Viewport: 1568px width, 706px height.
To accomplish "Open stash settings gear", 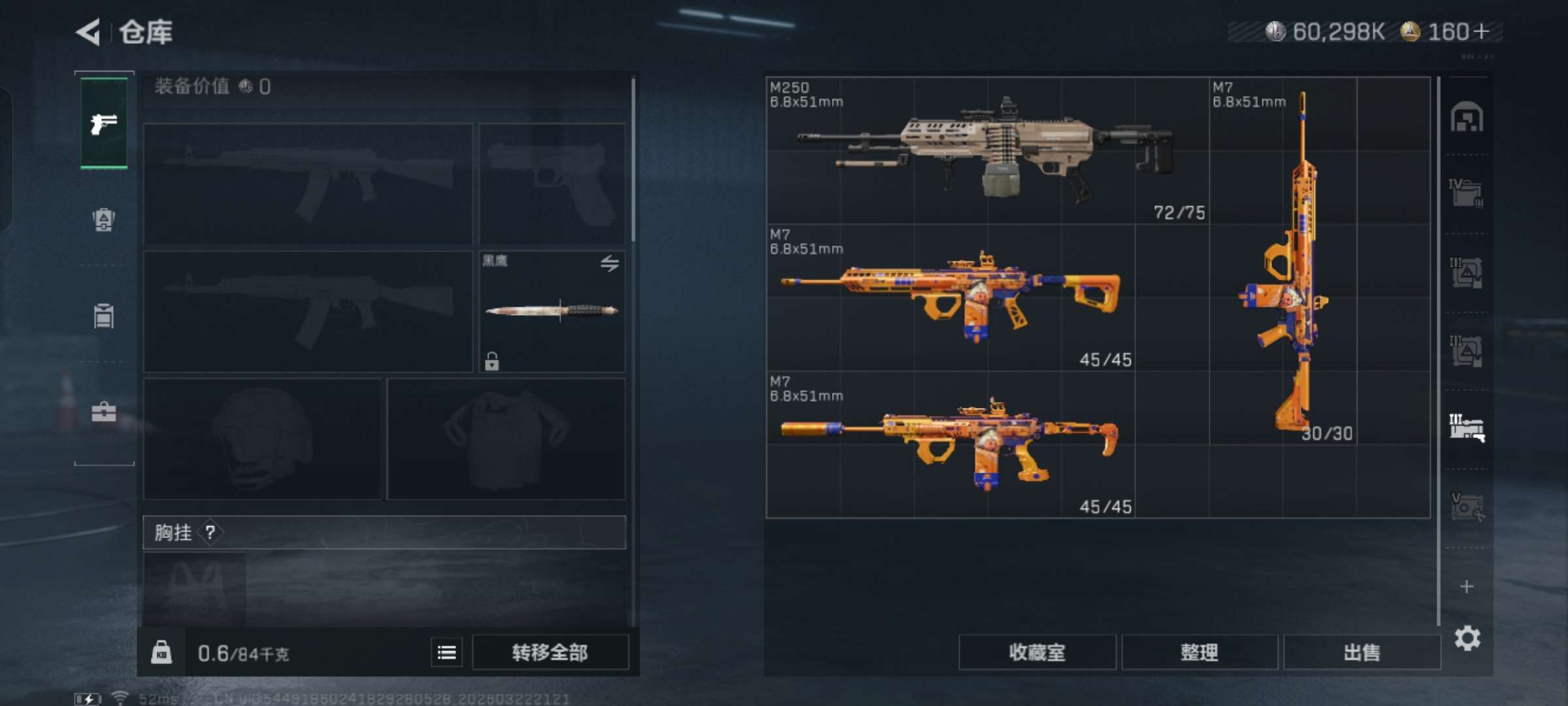I will (x=1467, y=638).
